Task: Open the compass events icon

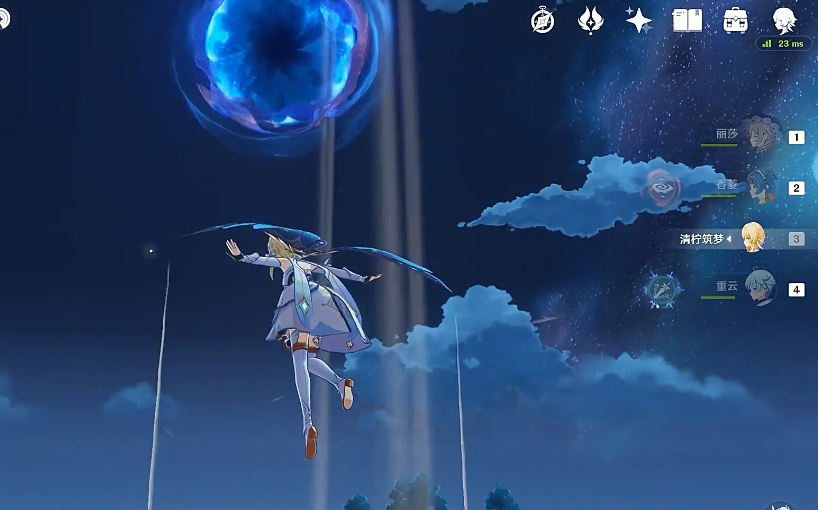Action: (x=543, y=20)
